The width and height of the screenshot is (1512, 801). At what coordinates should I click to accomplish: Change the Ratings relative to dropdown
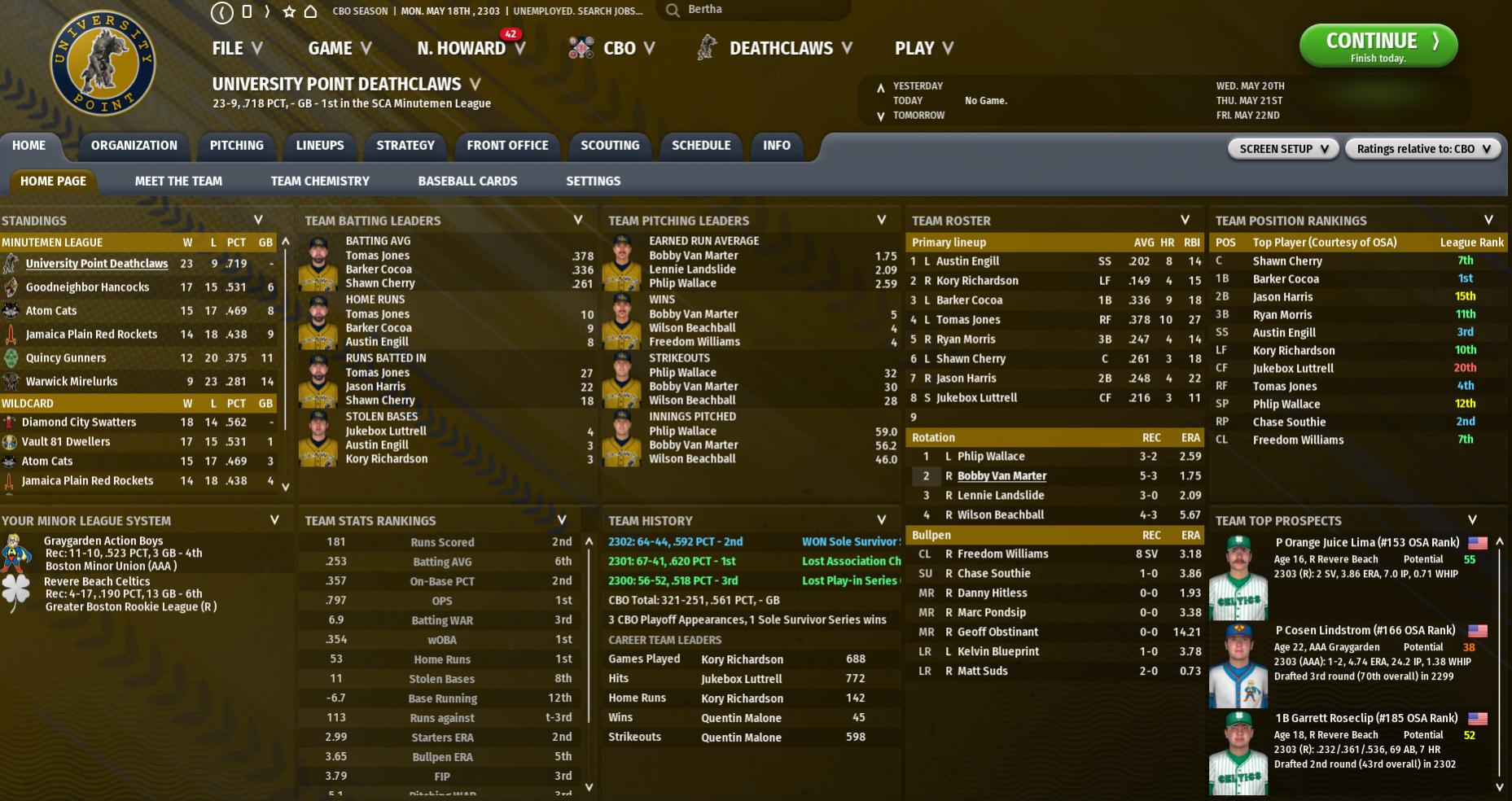[1422, 149]
